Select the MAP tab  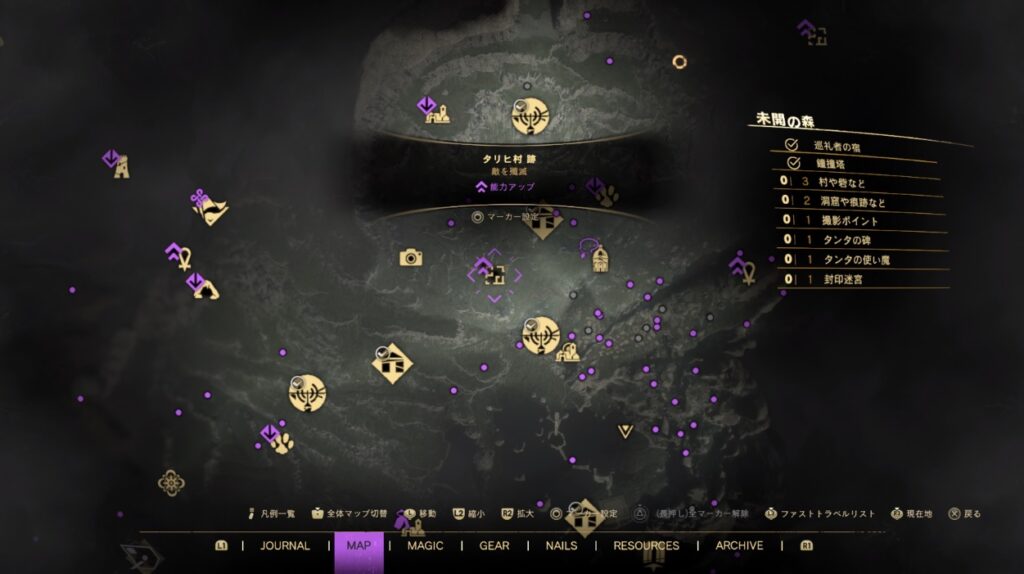click(359, 546)
